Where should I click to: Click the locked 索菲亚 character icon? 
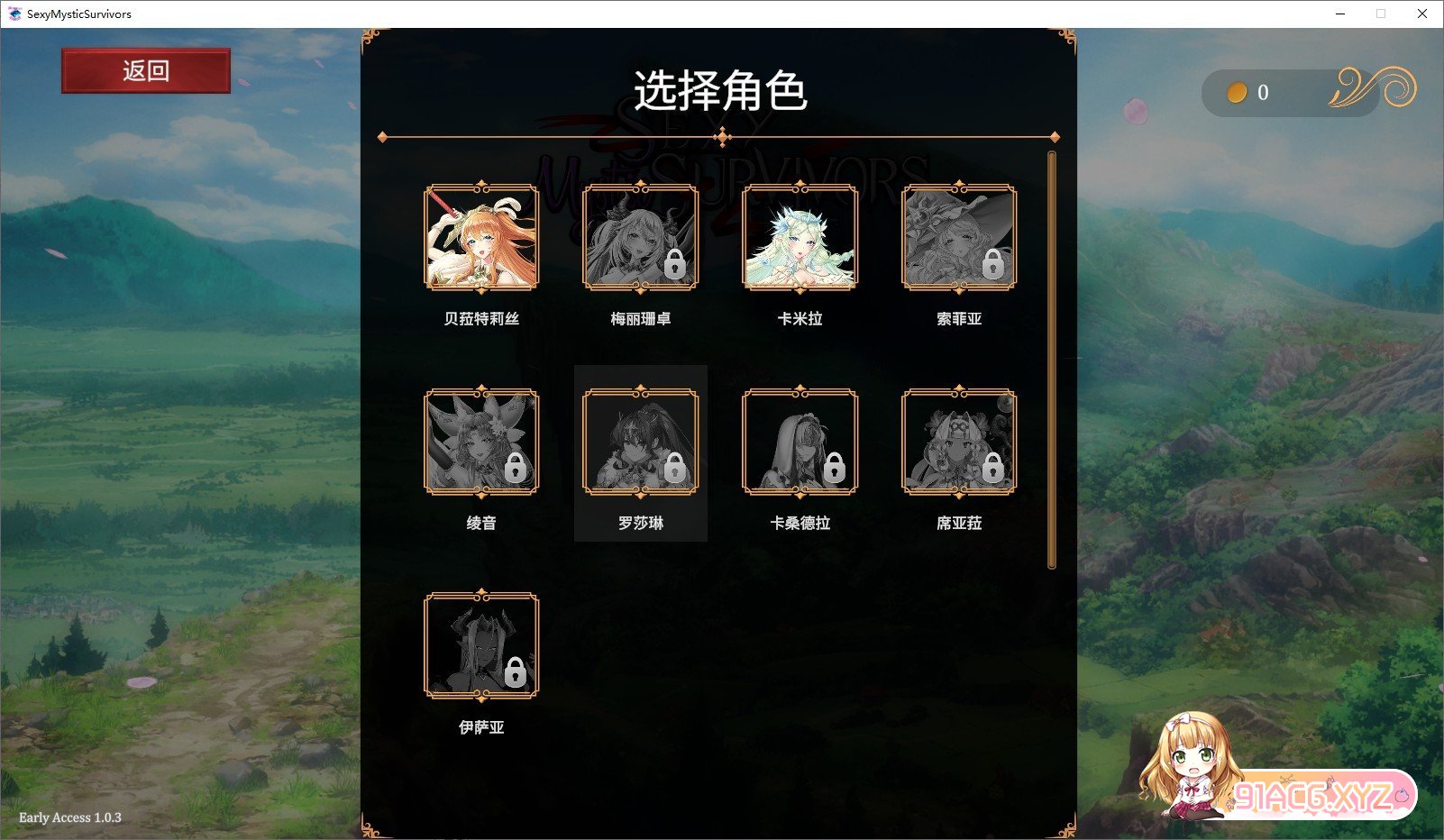959,238
